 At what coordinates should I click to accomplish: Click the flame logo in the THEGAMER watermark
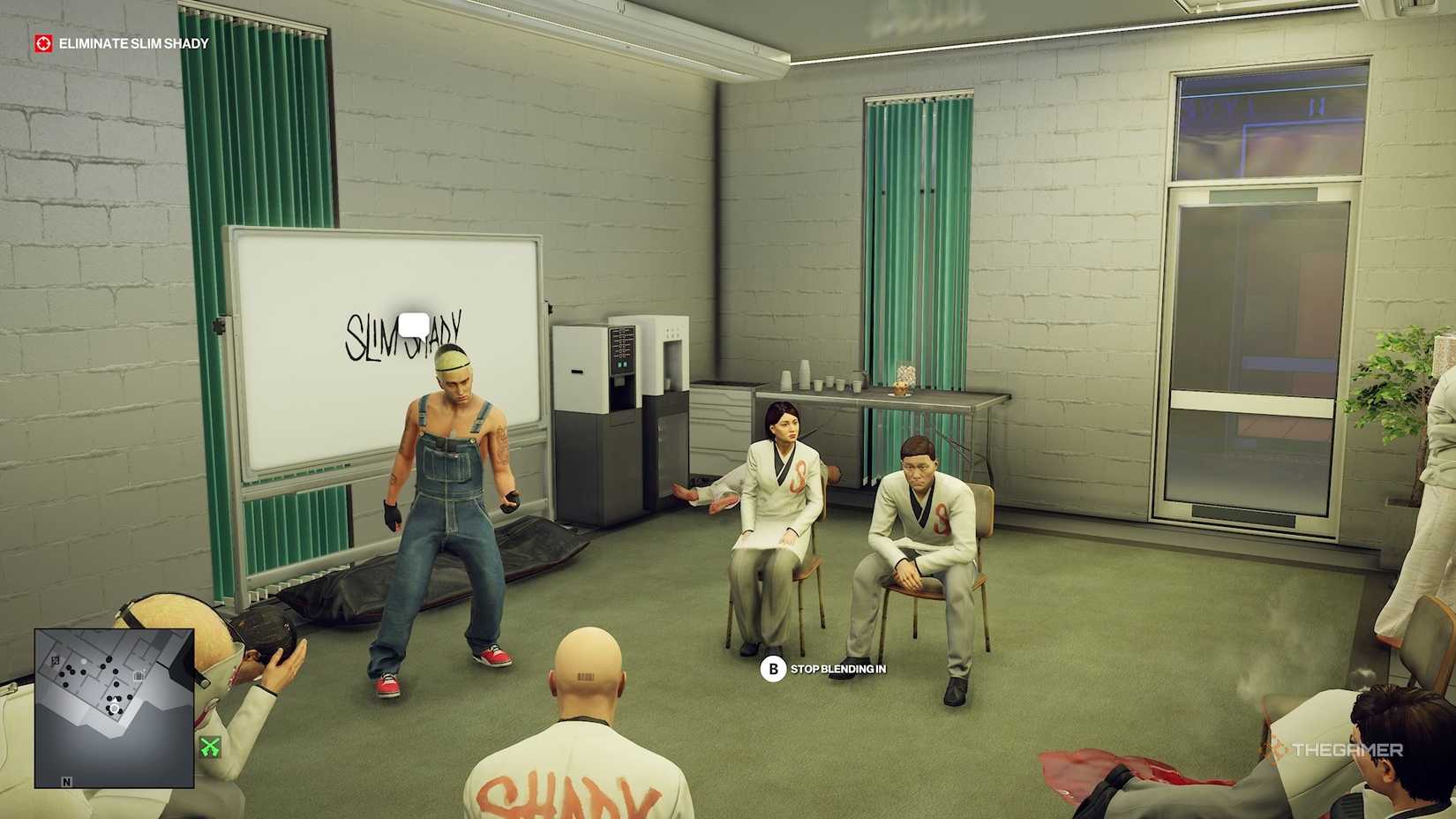(x=1276, y=749)
